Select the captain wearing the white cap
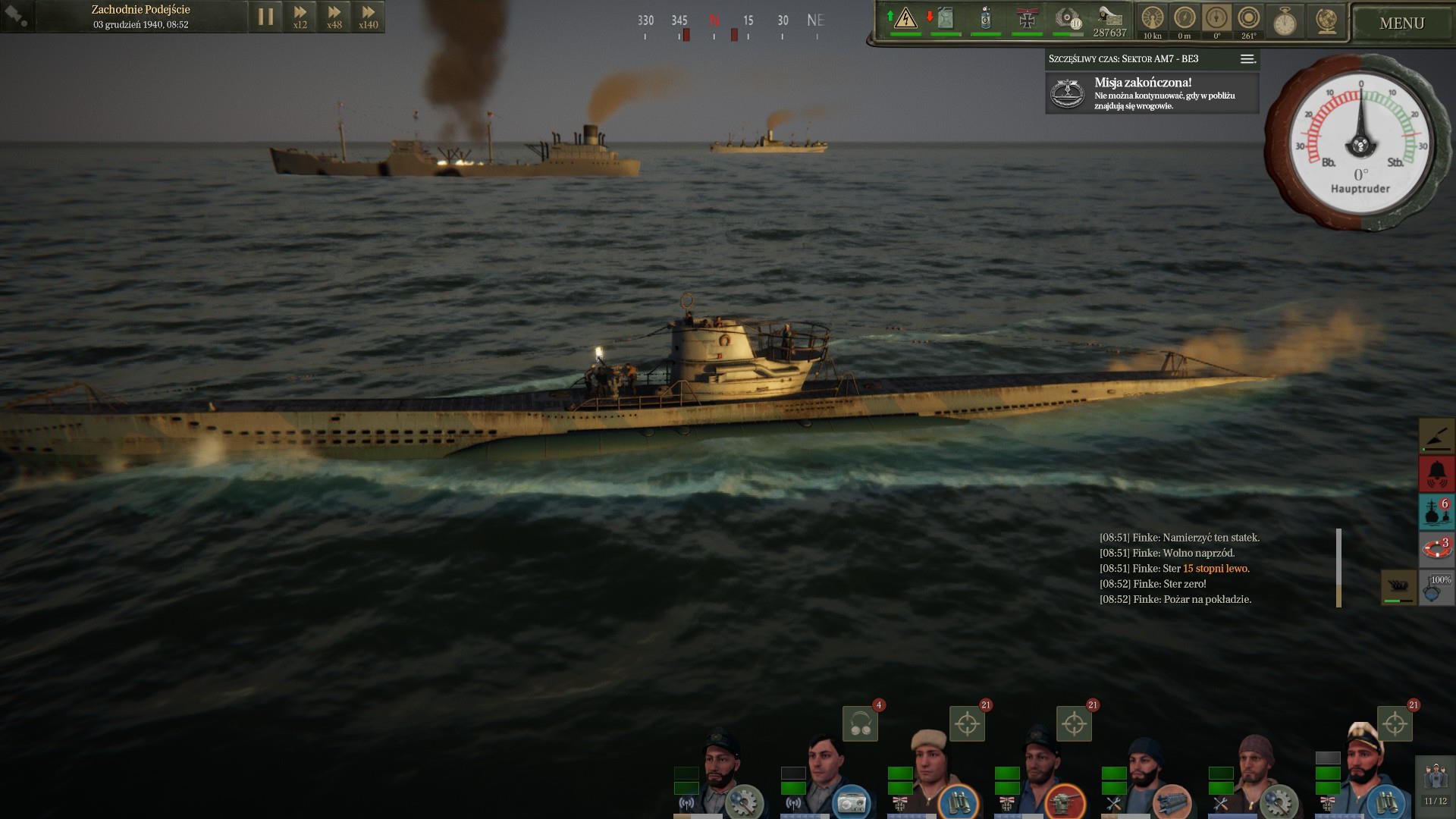The height and width of the screenshot is (819, 1456). (1363, 770)
